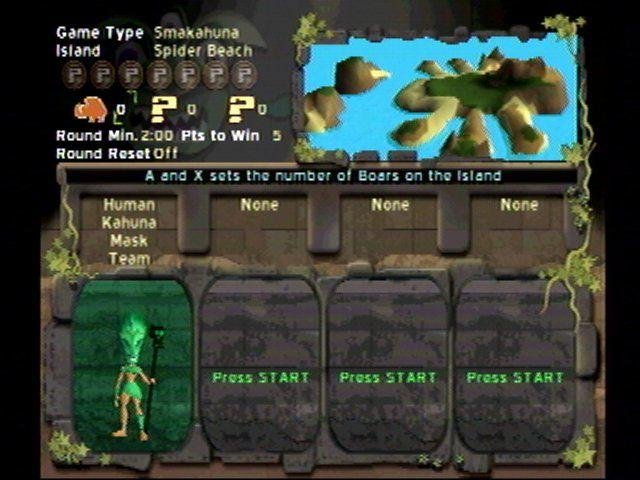
Task: Select the Human player type entry
Action: click(x=128, y=205)
